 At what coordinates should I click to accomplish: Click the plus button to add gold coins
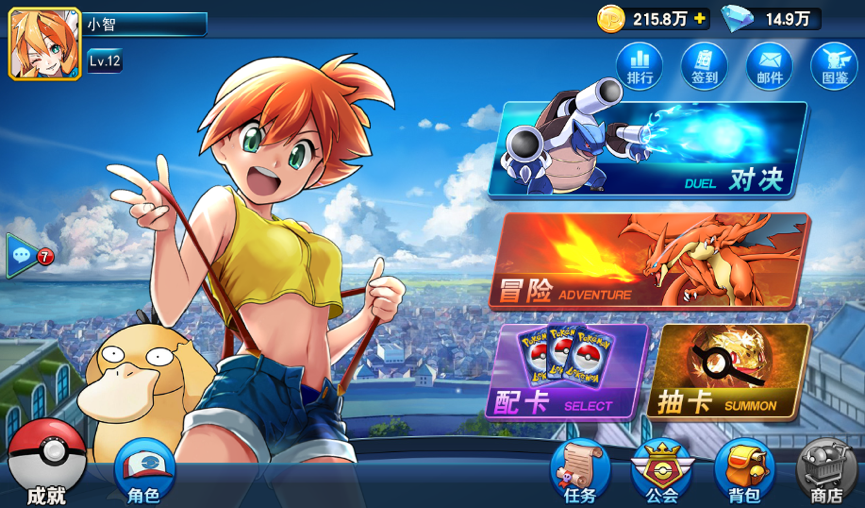pos(700,18)
